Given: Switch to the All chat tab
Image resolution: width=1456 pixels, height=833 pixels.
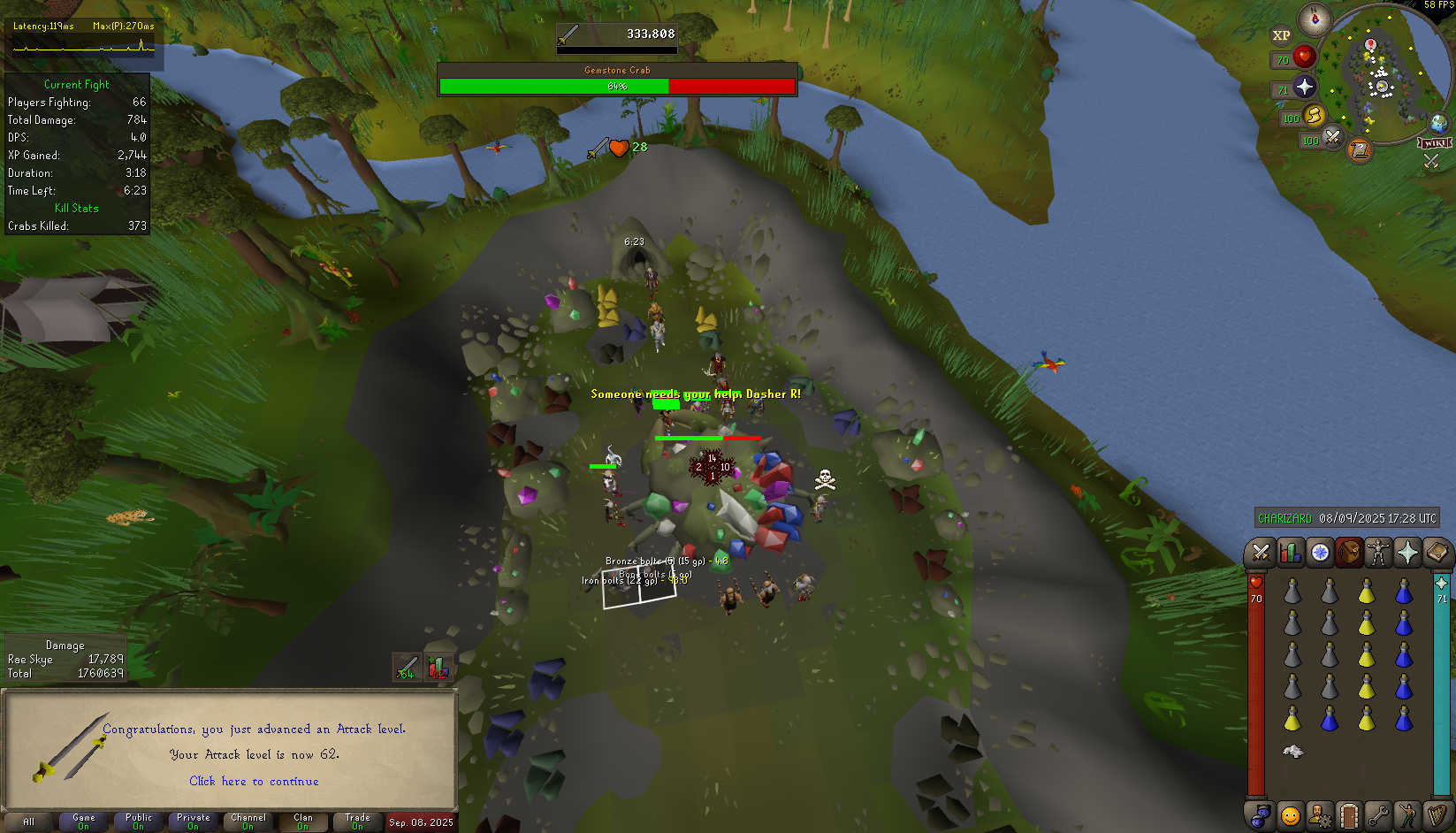Looking at the screenshot, I should tap(29, 822).
